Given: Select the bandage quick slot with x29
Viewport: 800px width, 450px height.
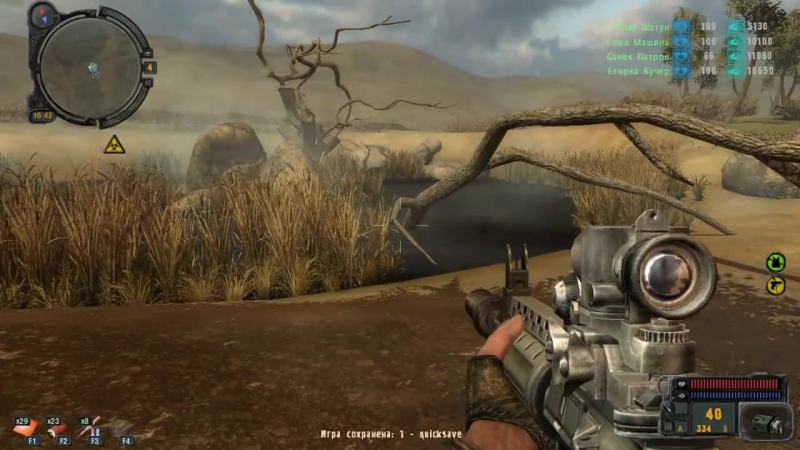Looking at the screenshot, I should pos(23,429).
